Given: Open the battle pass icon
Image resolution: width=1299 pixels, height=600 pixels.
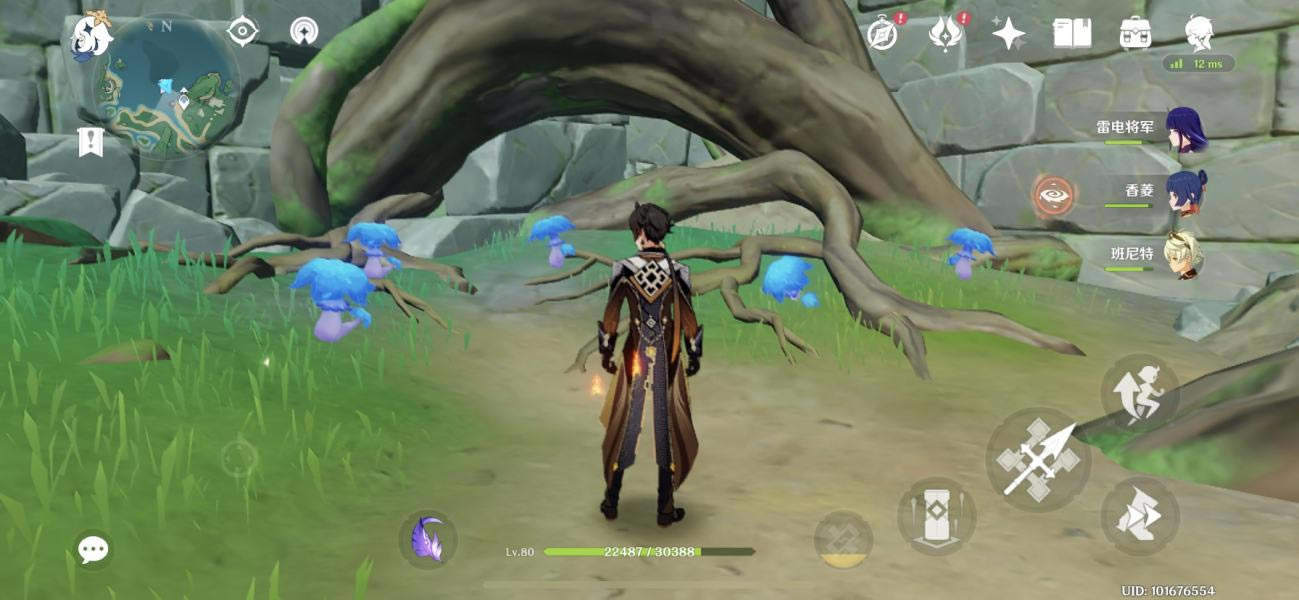Looking at the screenshot, I should (945, 34).
